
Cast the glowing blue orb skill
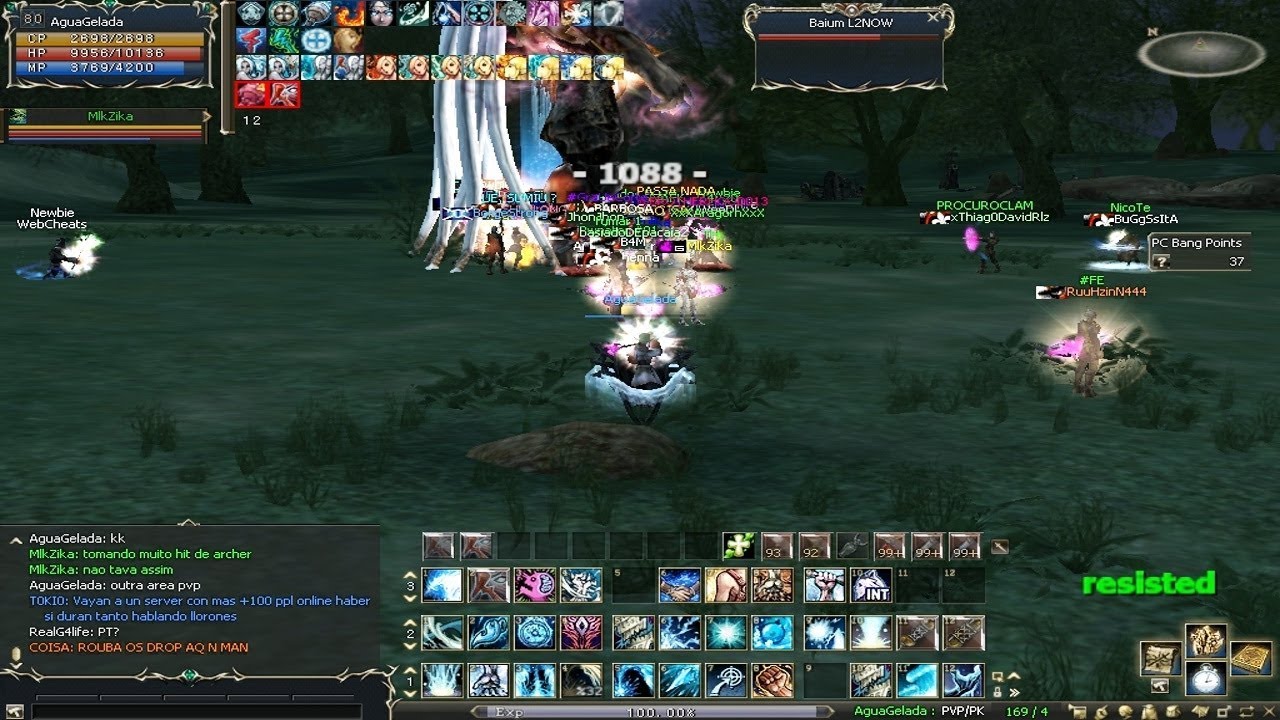772,632
